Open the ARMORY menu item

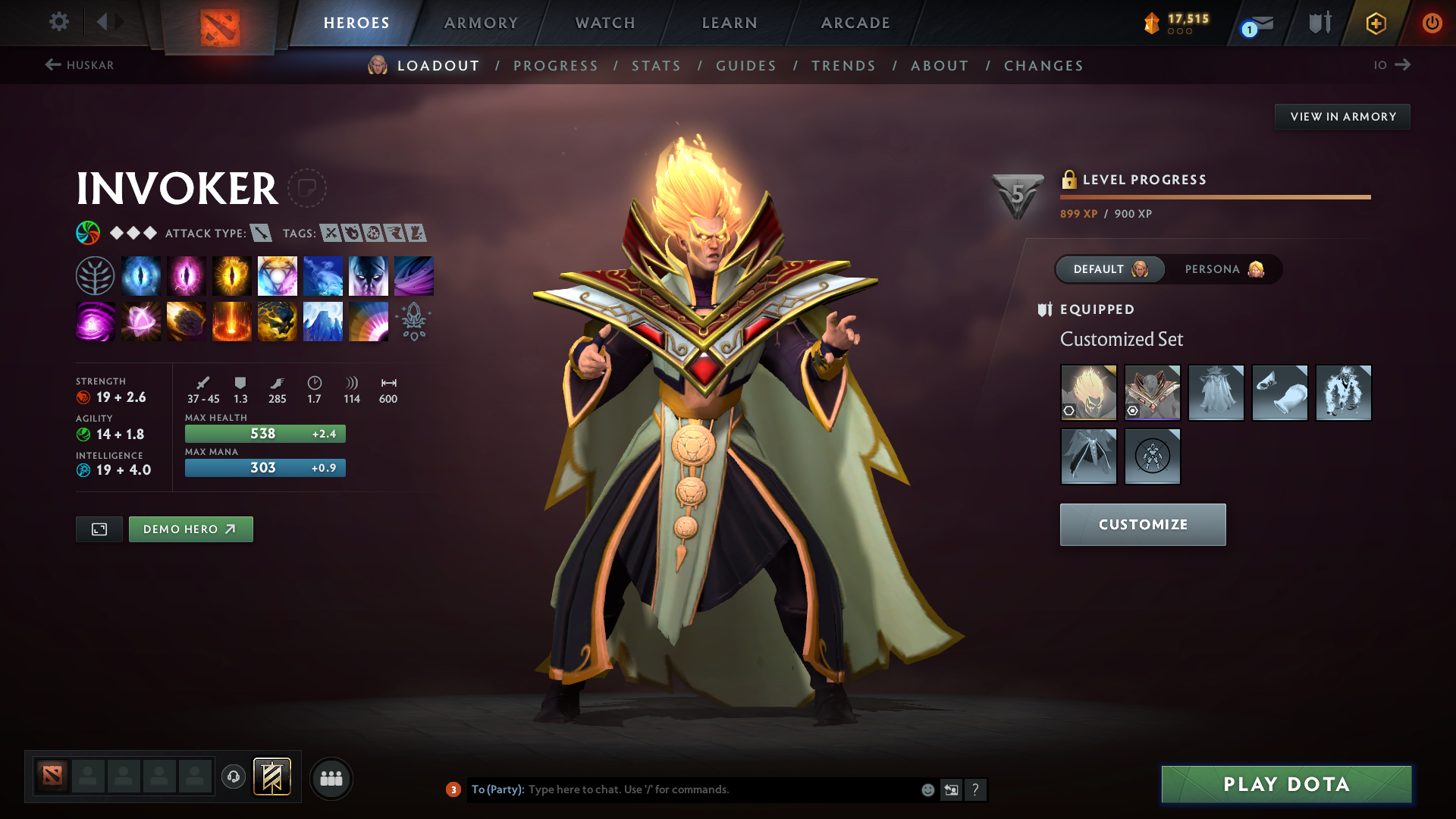pyautogui.click(x=481, y=23)
